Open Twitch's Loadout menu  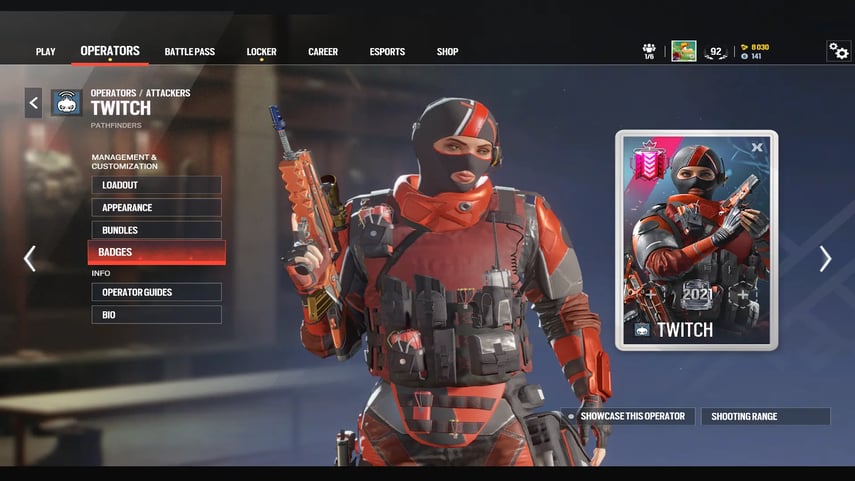tap(156, 185)
